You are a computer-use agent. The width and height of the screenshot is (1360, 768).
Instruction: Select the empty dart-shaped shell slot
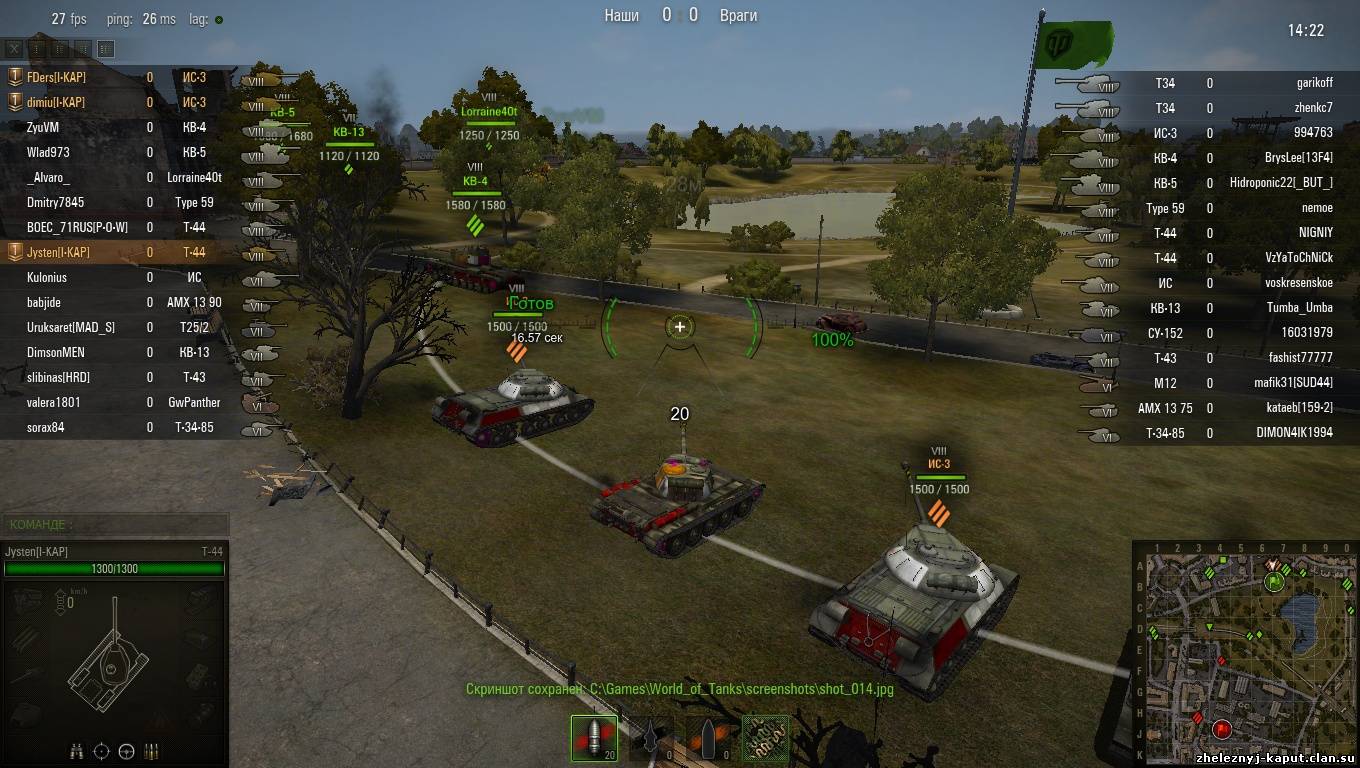[x=652, y=738]
